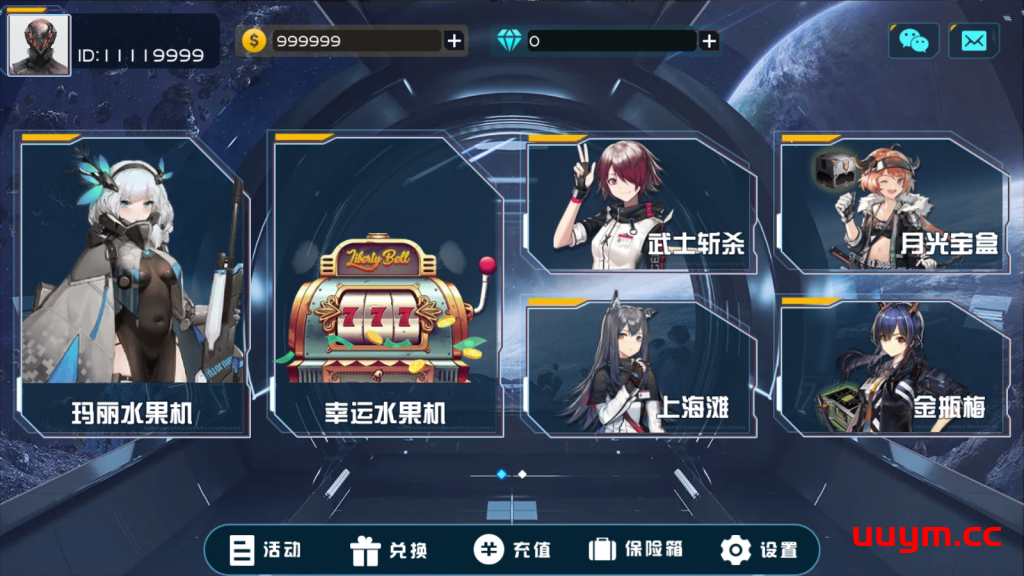This screenshot has height=576, width=1024.
Task: Open the 兑换 exchange menu
Action: 389,550
